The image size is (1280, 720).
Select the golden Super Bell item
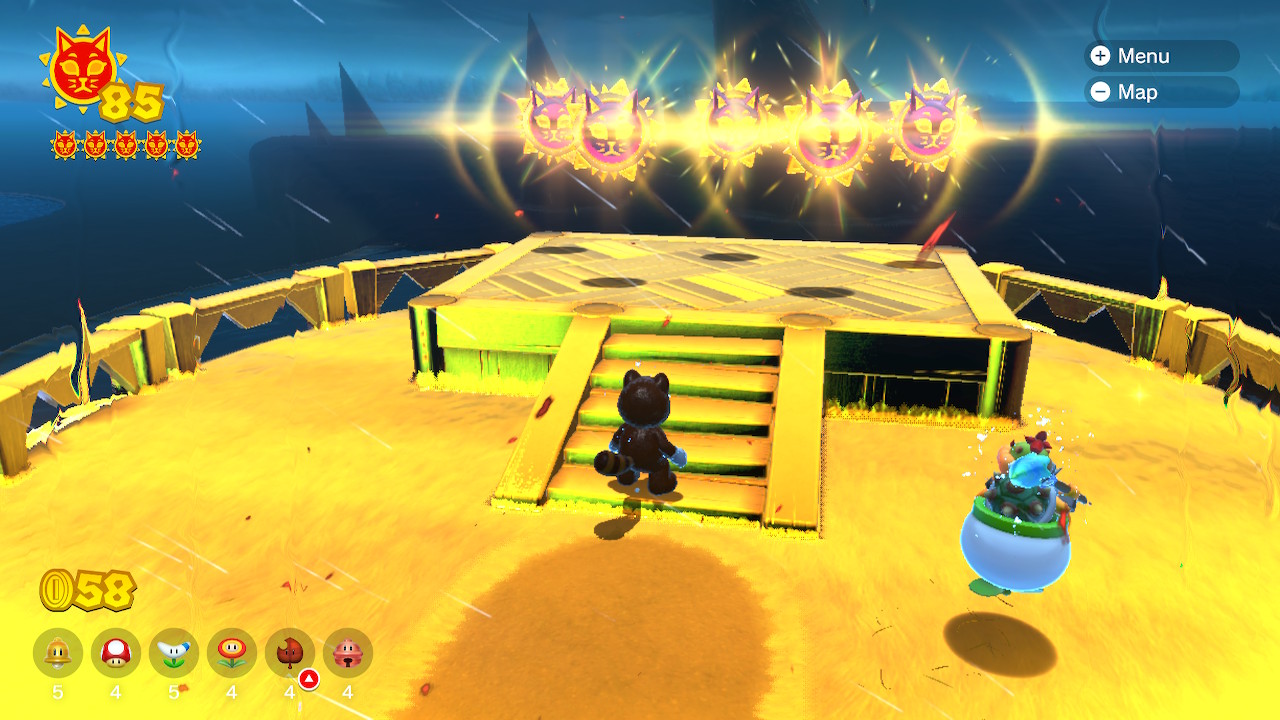(x=58, y=654)
